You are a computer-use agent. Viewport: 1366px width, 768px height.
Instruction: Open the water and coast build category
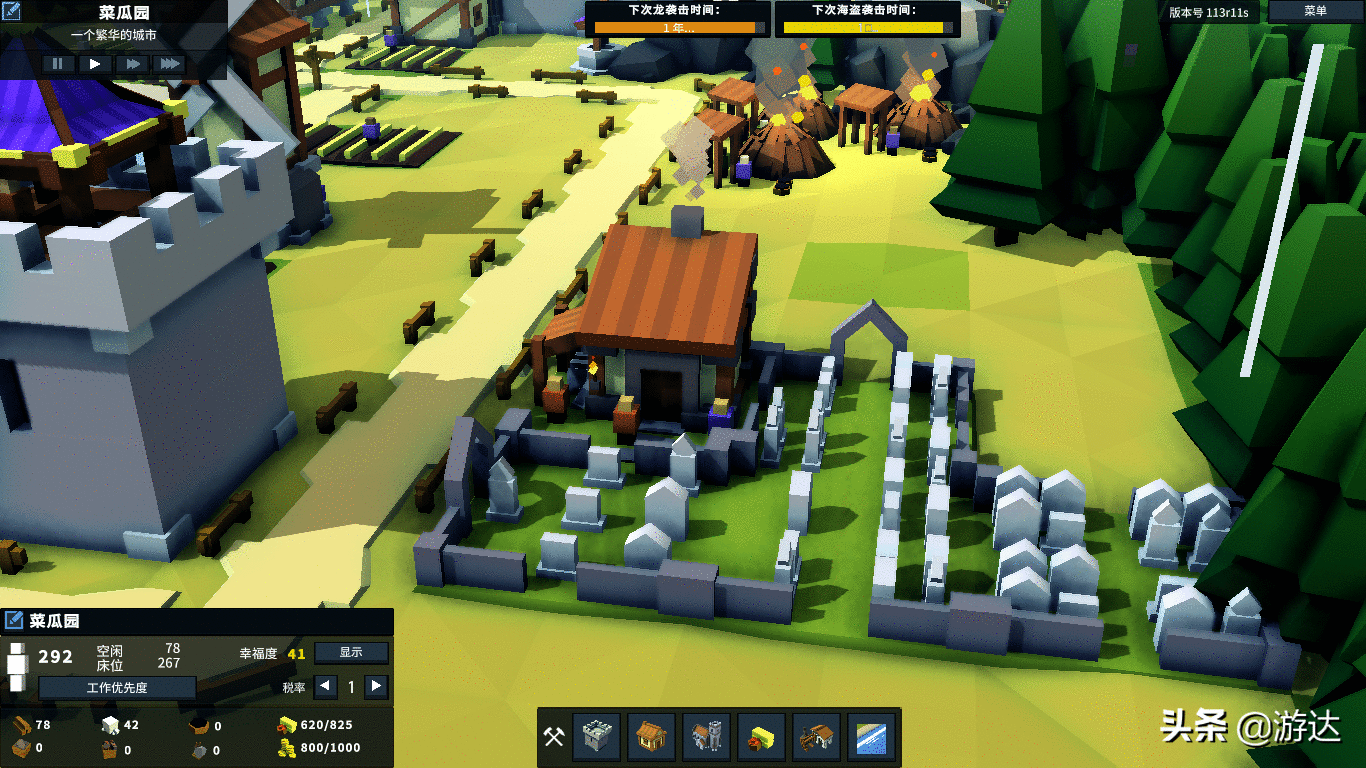[871, 738]
